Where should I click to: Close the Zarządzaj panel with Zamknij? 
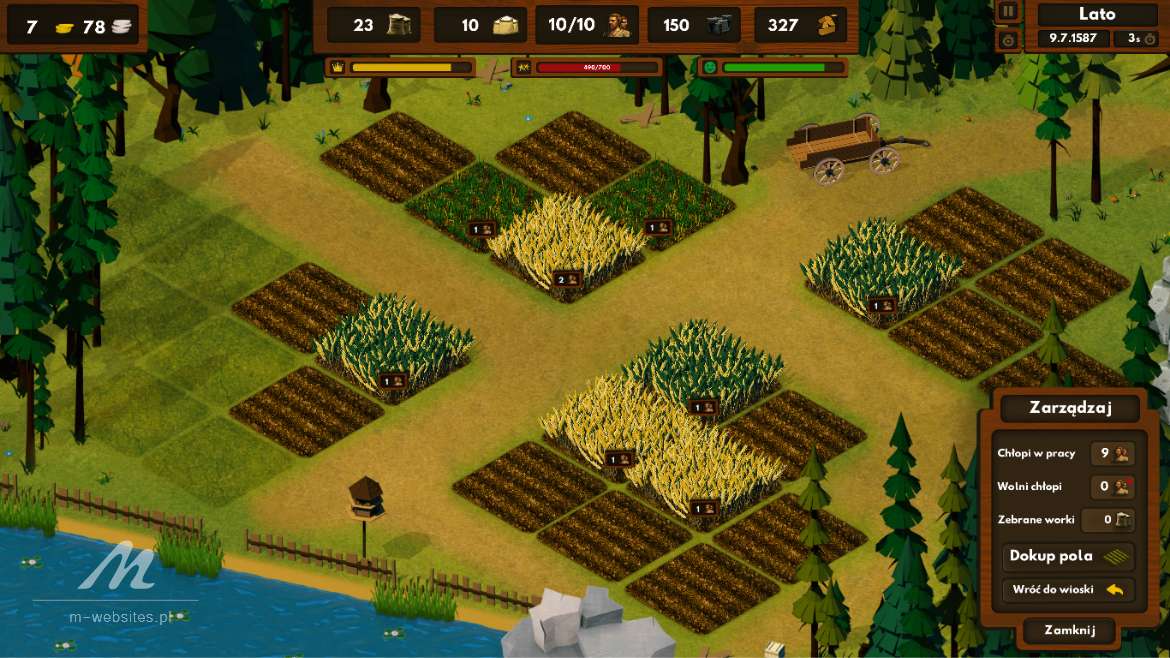pyautogui.click(x=1069, y=631)
